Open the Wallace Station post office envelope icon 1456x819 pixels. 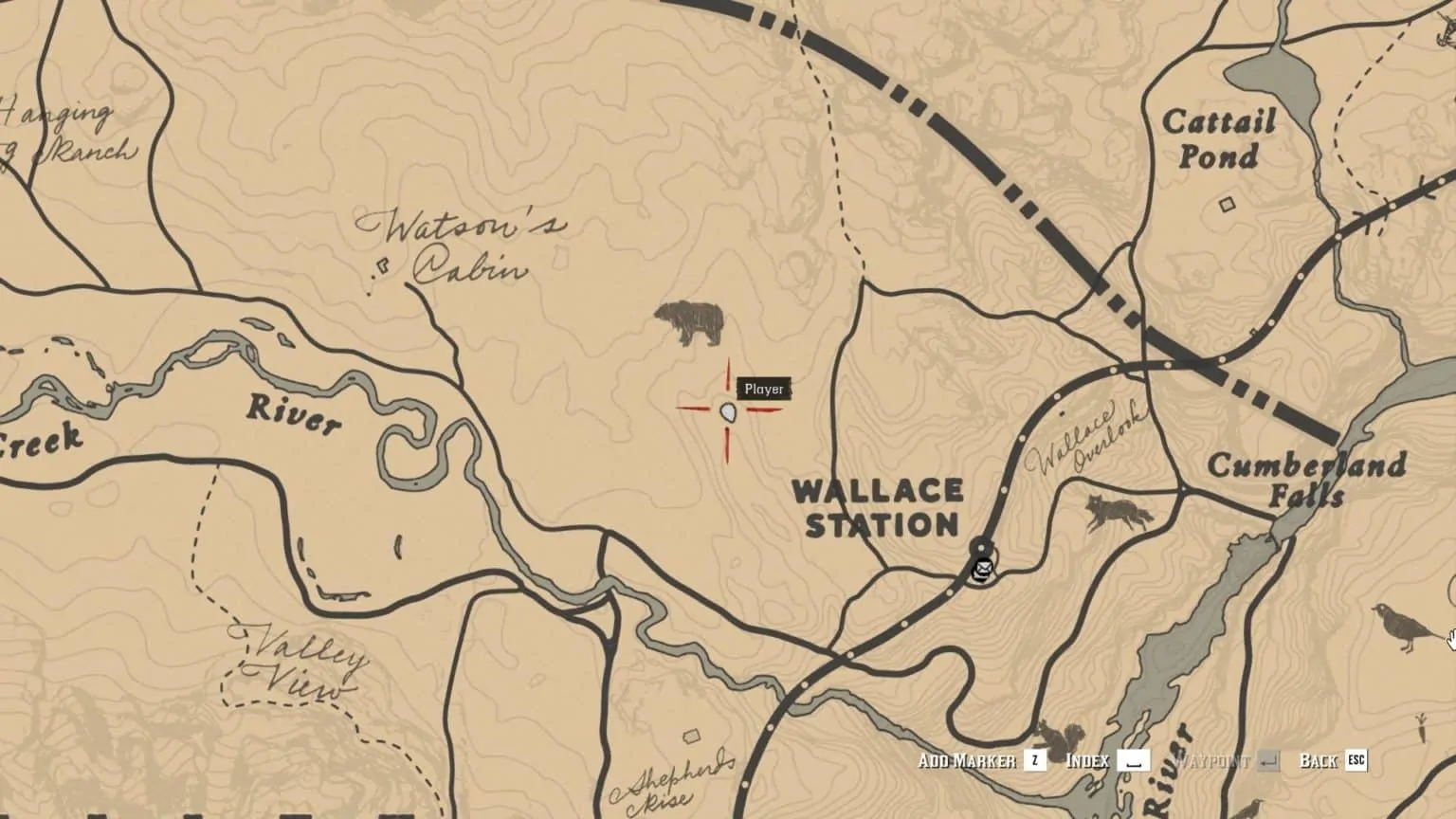[982, 570]
